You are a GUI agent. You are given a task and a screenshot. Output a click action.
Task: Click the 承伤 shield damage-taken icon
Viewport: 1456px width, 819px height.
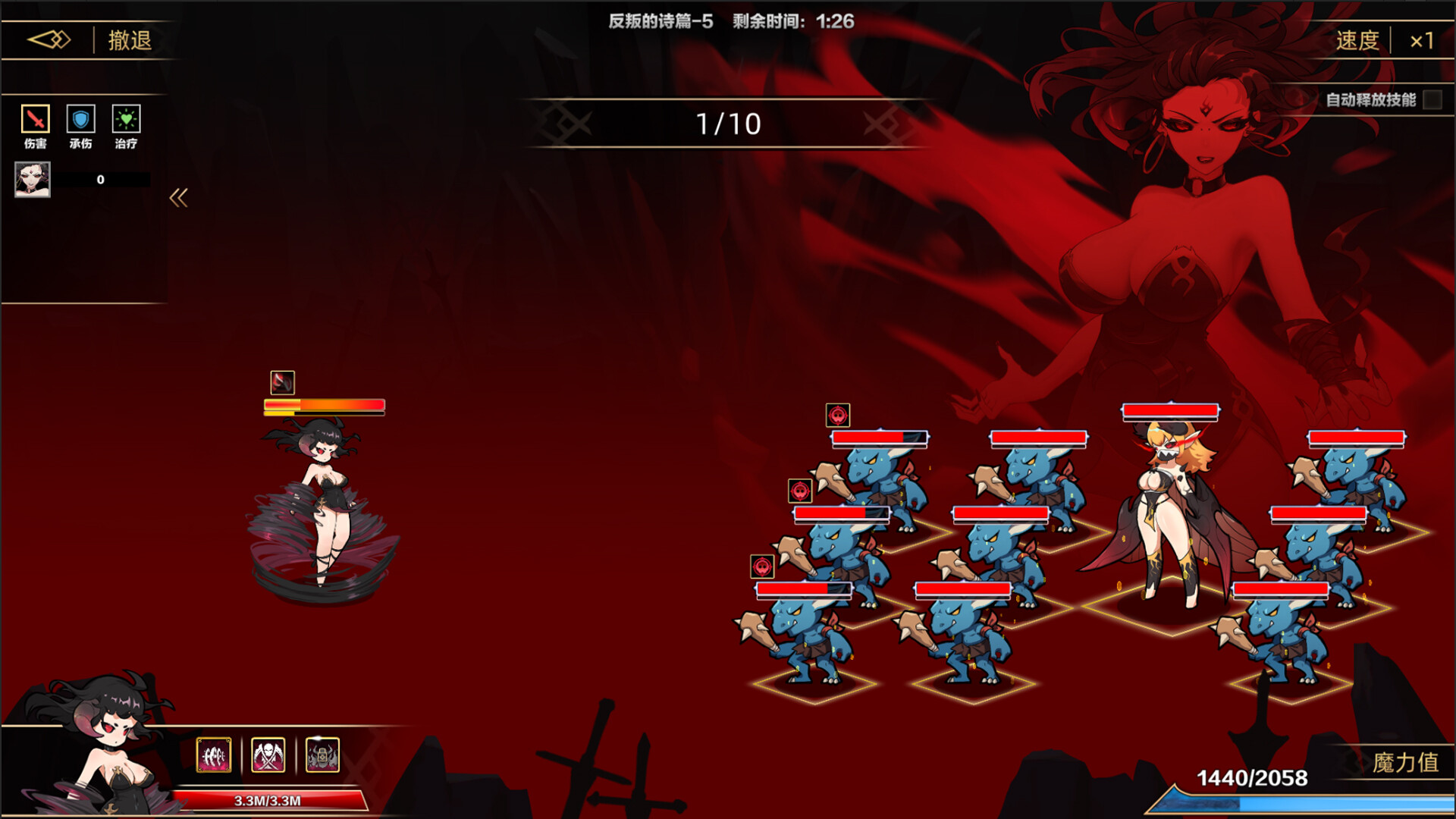pos(81,120)
